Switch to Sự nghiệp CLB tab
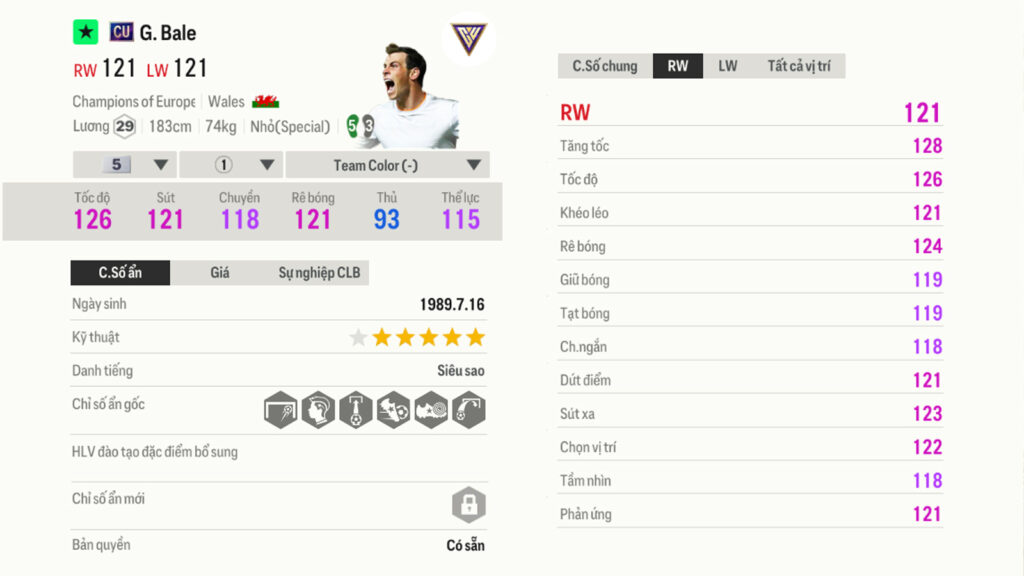1024x576 pixels. (319, 273)
